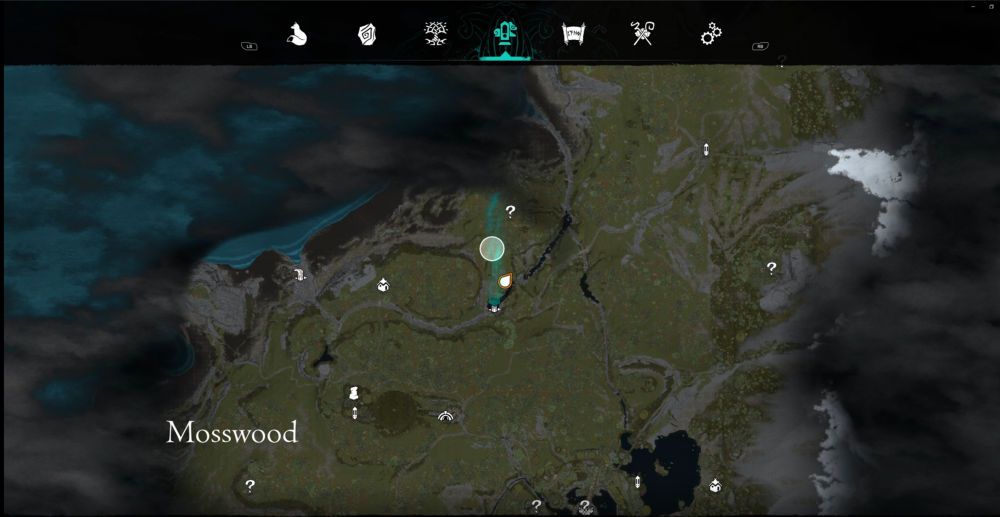Restore down the game window
1000x517 pixels.
coord(991,6)
